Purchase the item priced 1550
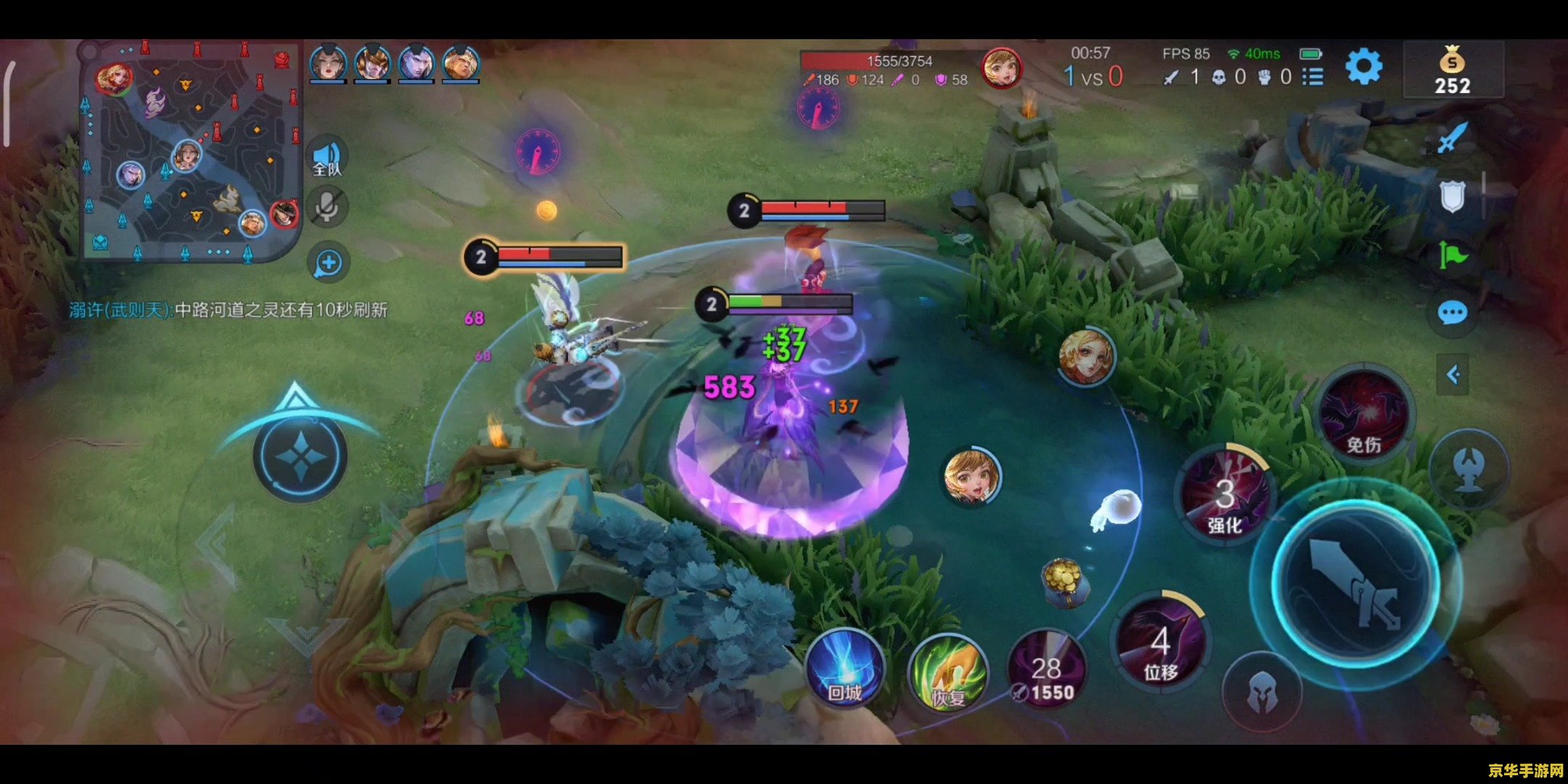Image resolution: width=1568 pixels, height=784 pixels. tap(1046, 671)
